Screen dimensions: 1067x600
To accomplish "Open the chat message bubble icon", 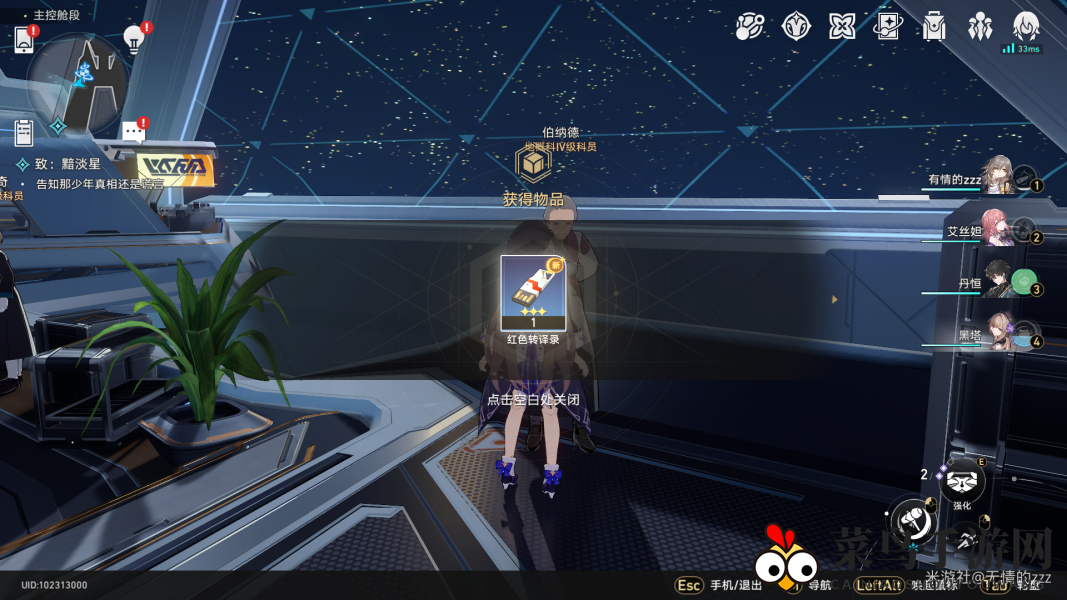I will [x=133, y=131].
